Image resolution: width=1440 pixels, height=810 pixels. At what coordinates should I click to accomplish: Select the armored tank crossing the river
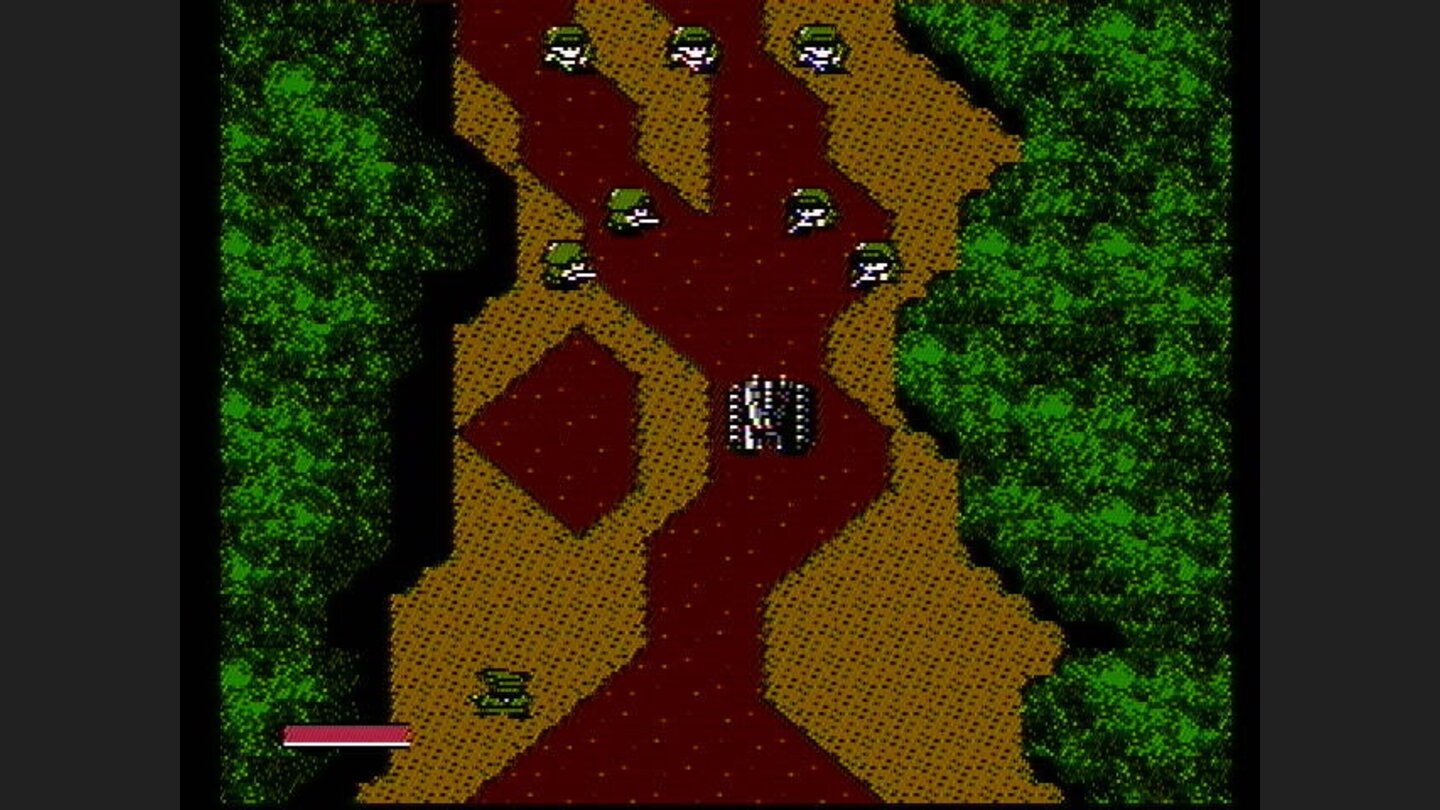click(x=770, y=415)
